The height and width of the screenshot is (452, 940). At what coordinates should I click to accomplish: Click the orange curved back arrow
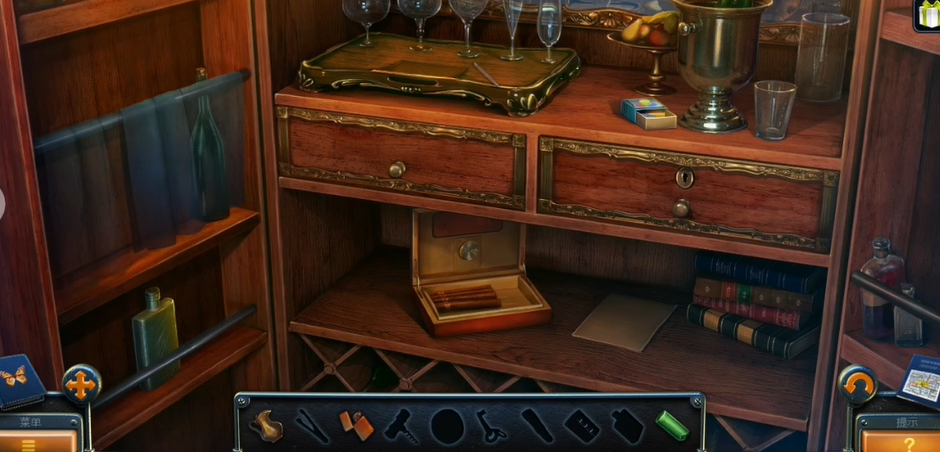tap(857, 384)
